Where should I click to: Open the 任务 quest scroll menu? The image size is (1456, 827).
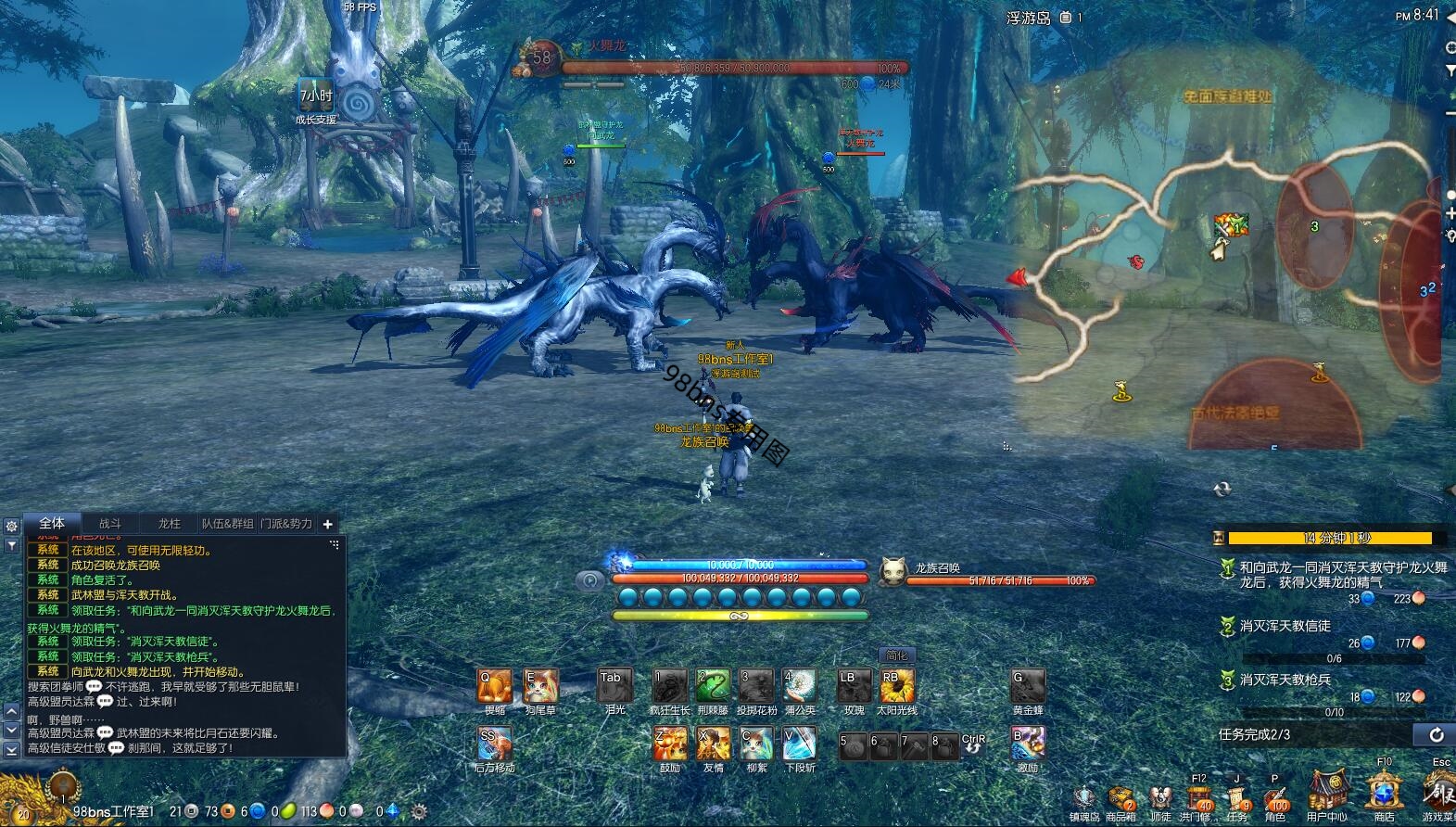[1237, 797]
